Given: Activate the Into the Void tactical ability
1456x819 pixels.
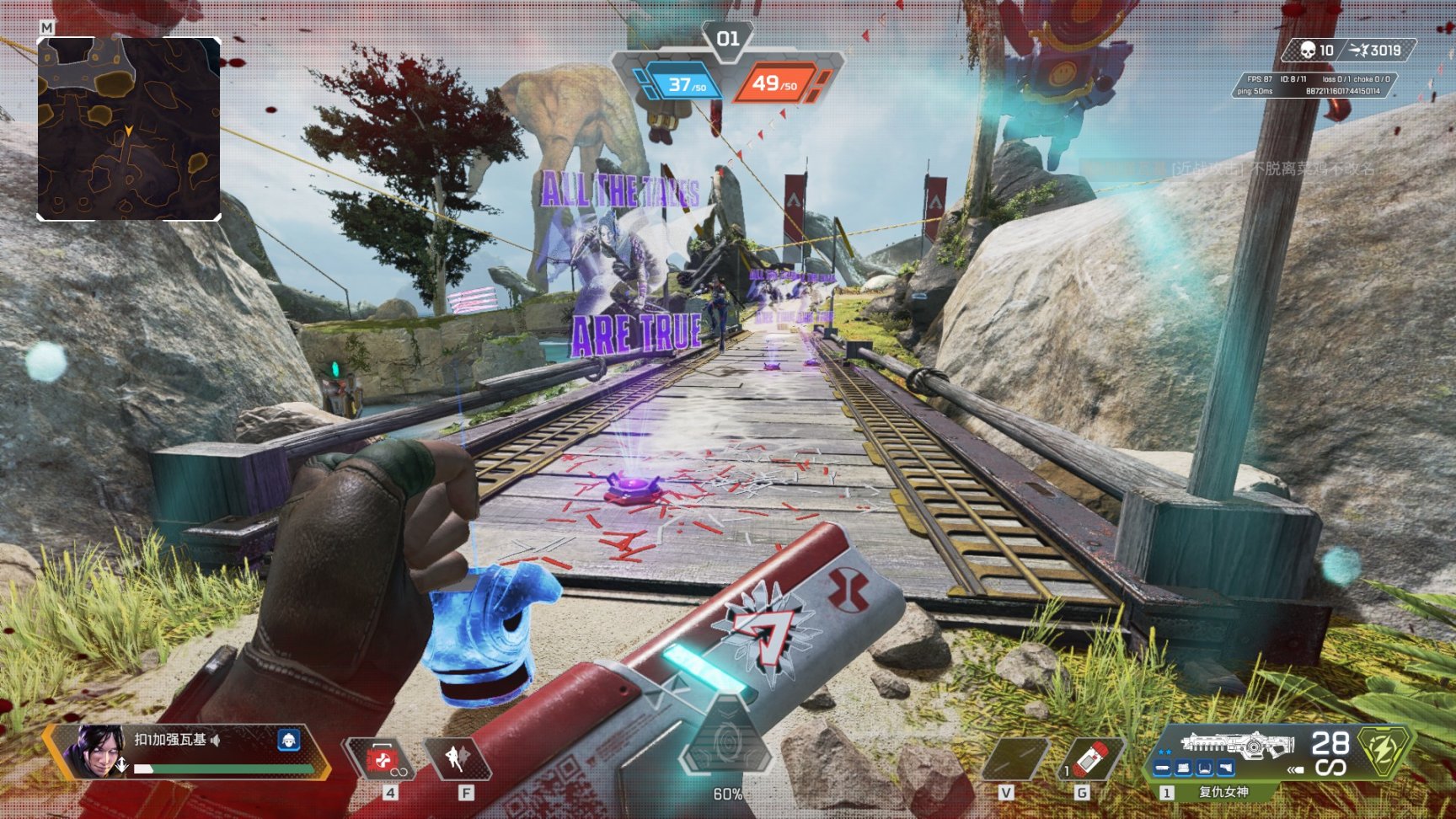Looking at the screenshot, I should tap(457, 758).
